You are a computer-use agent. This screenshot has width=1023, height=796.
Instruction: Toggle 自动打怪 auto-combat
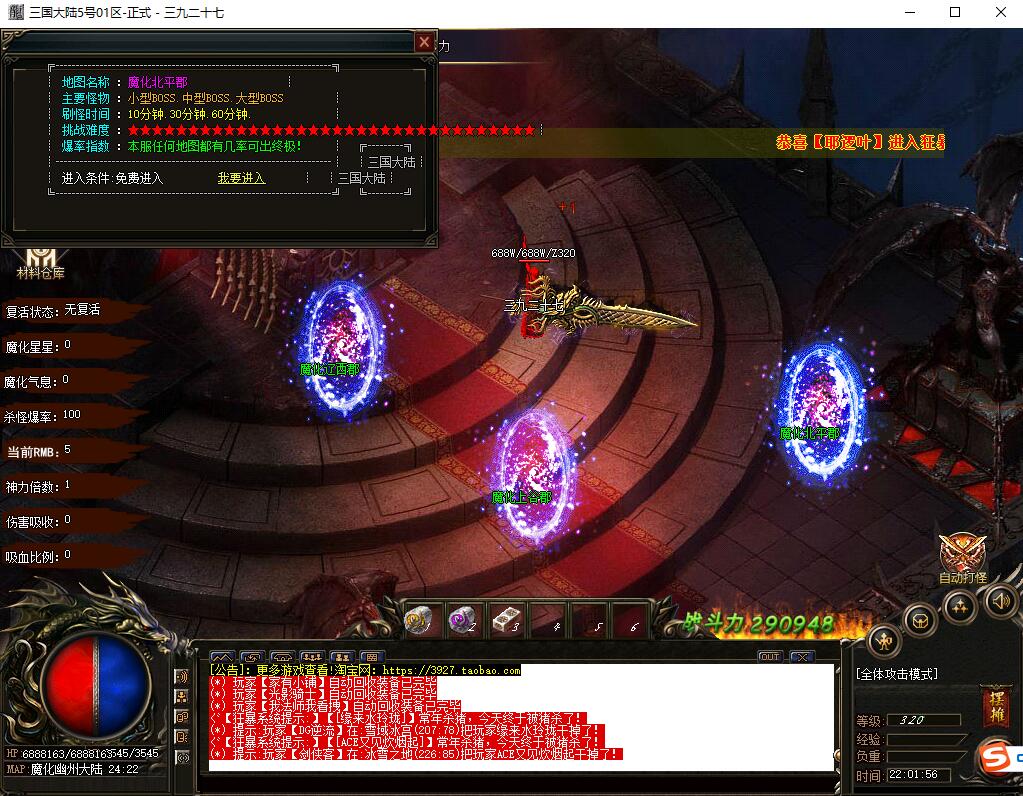coord(962,557)
